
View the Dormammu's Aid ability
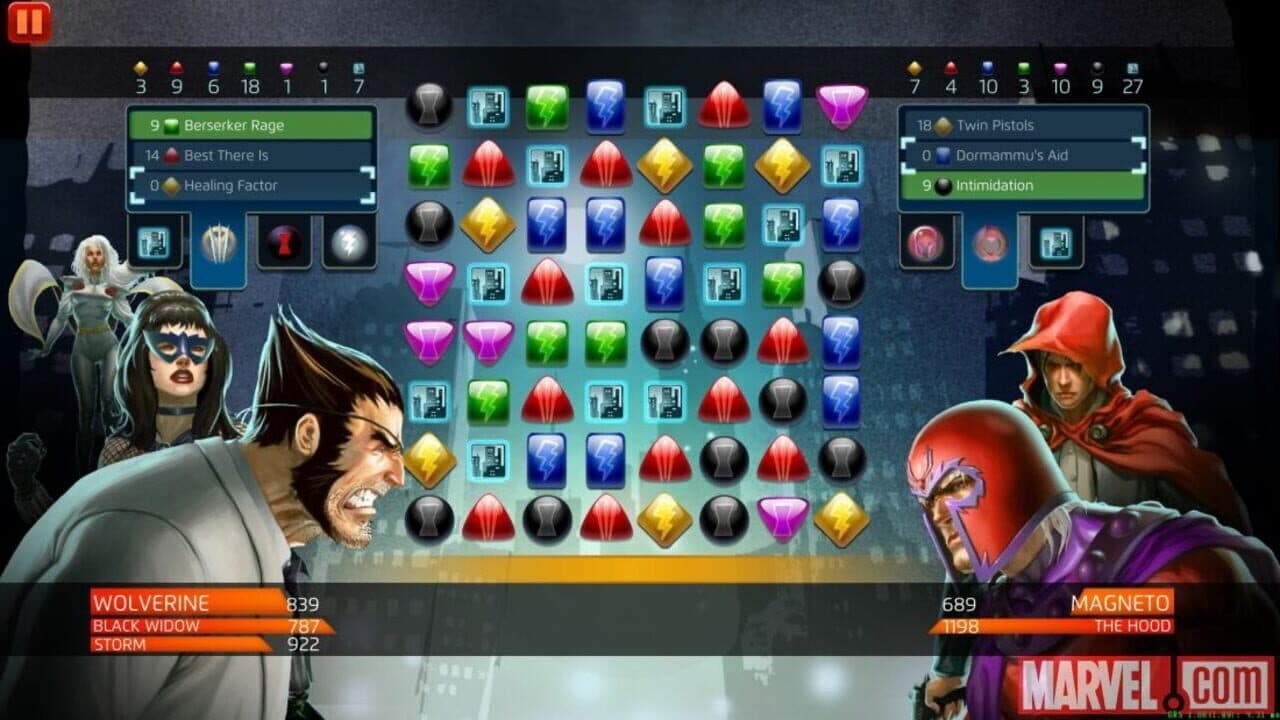1021,155
